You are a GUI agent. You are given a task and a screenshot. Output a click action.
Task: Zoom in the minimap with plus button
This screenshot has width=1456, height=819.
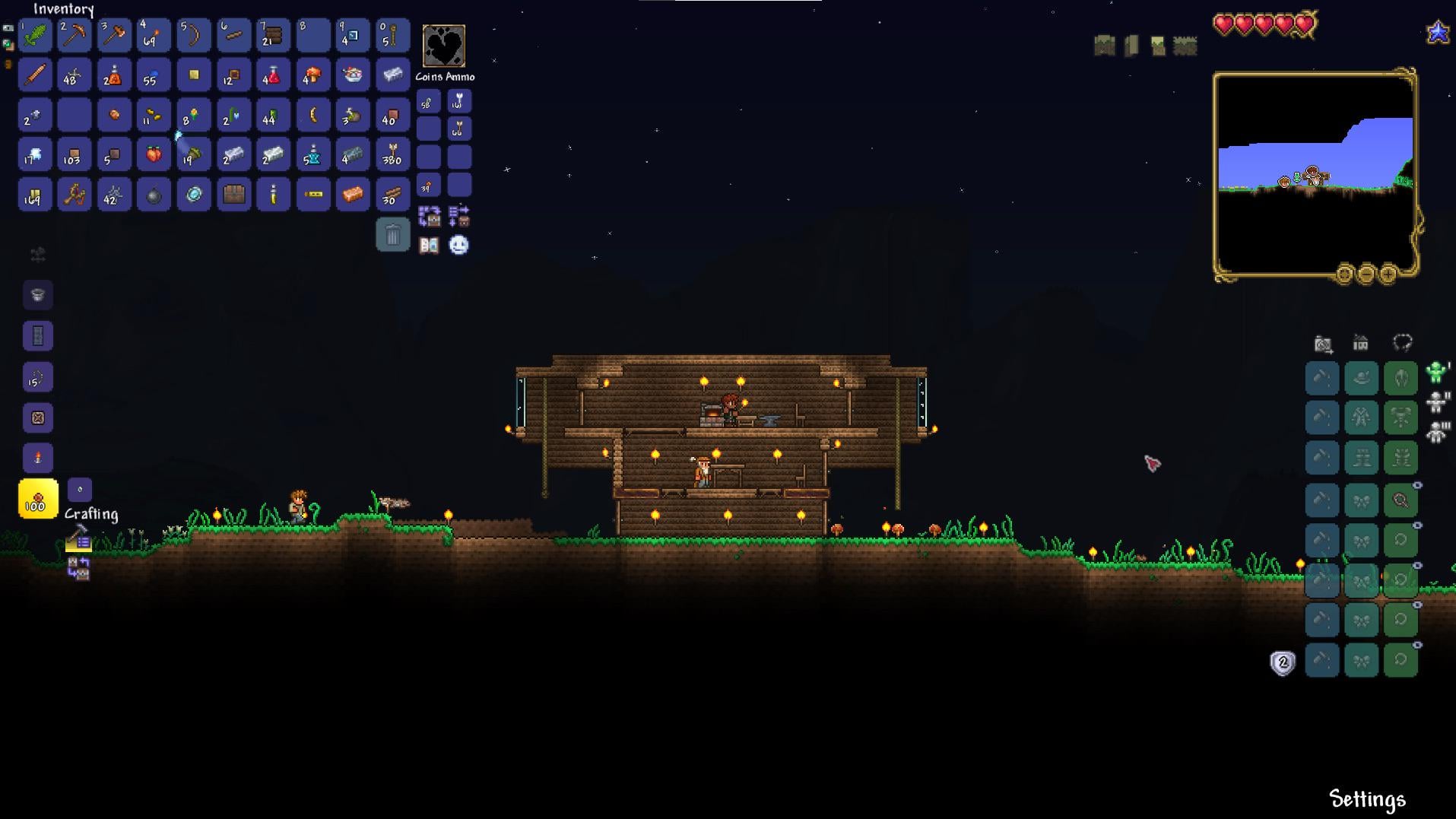pos(1388,274)
